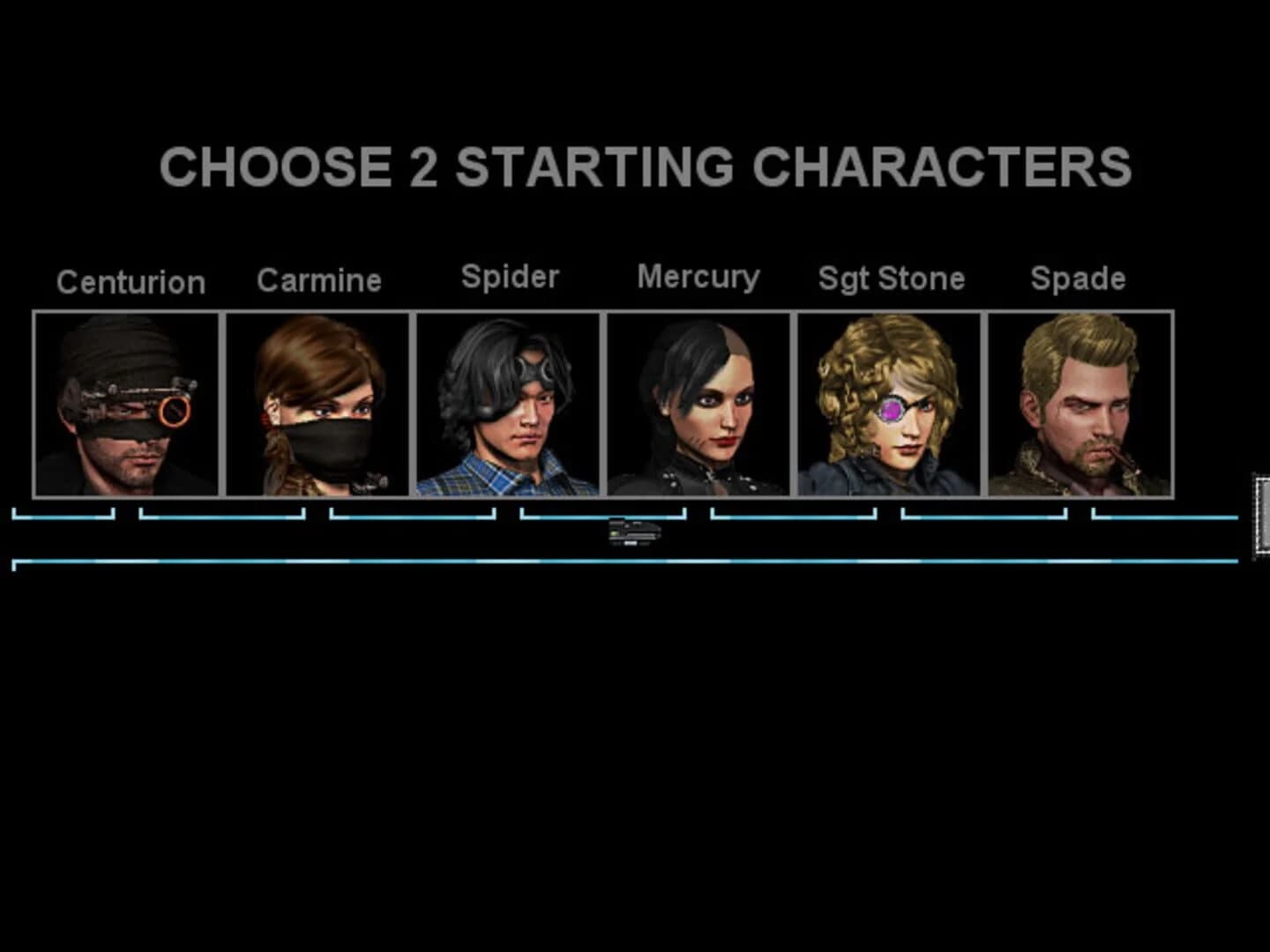
Task: Click the Sgt Stone name label
Action: (x=890, y=279)
